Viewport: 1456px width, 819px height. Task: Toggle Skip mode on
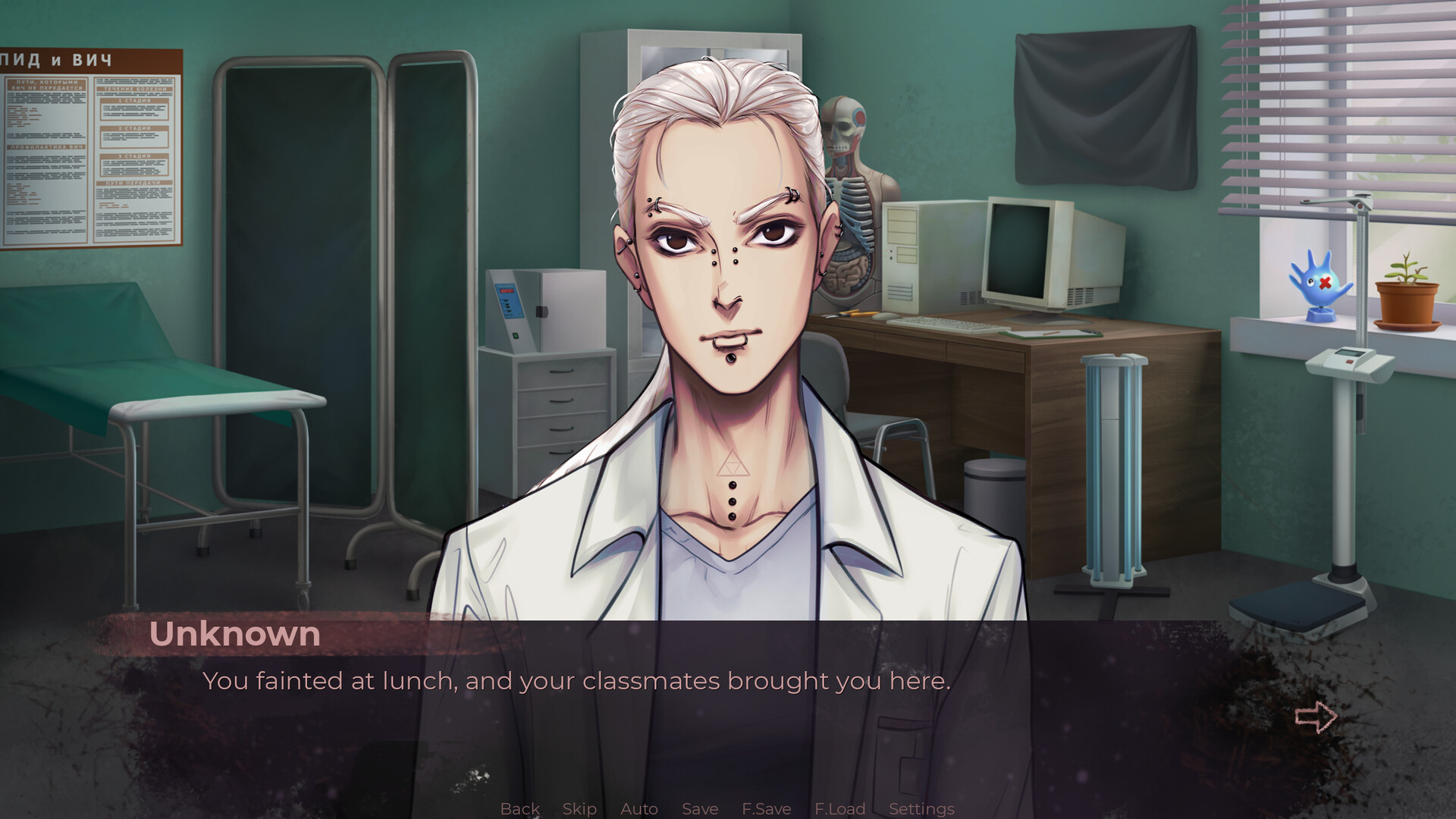click(579, 809)
